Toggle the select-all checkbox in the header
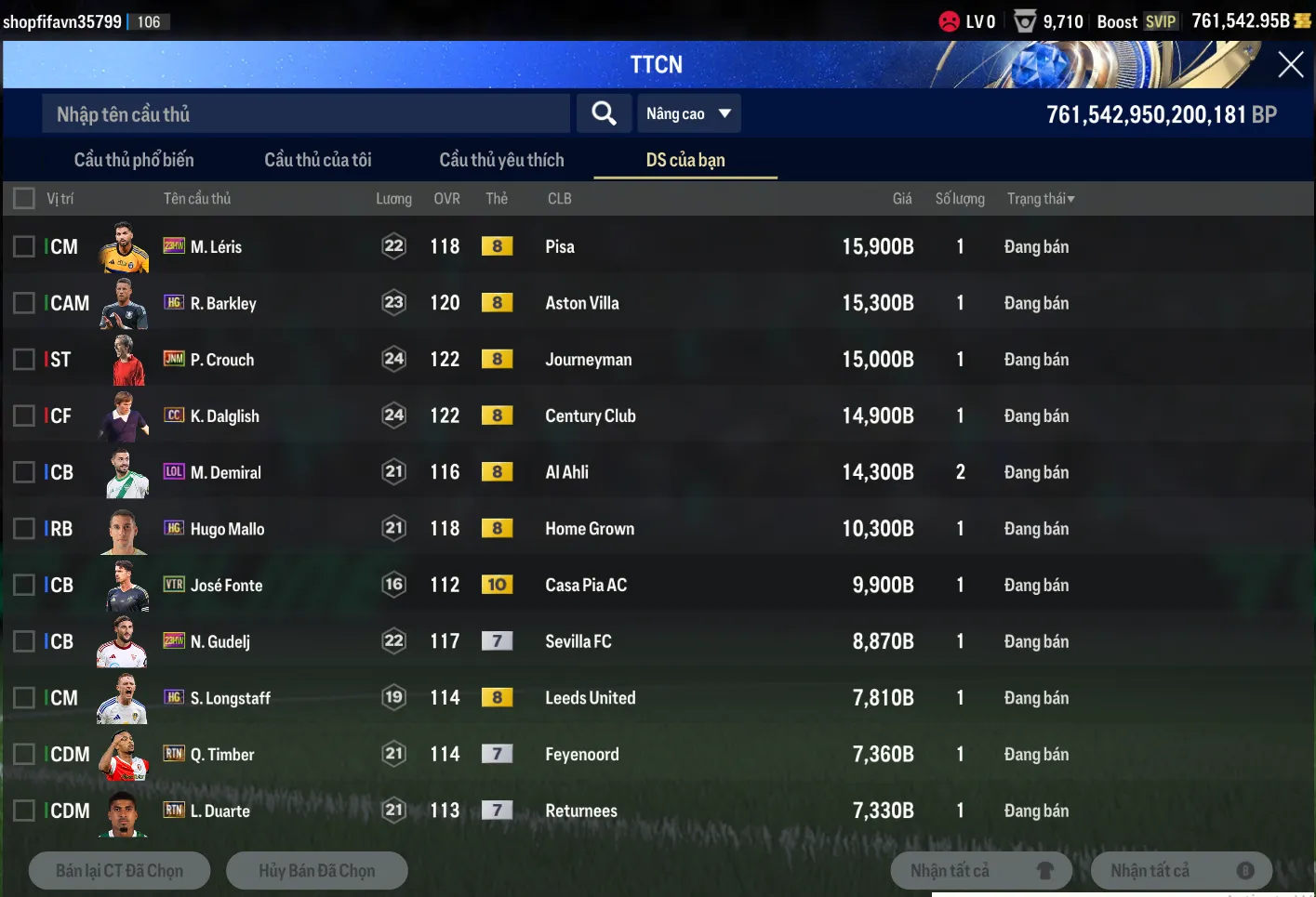Image resolution: width=1316 pixels, height=897 pixels. [24, 198]
